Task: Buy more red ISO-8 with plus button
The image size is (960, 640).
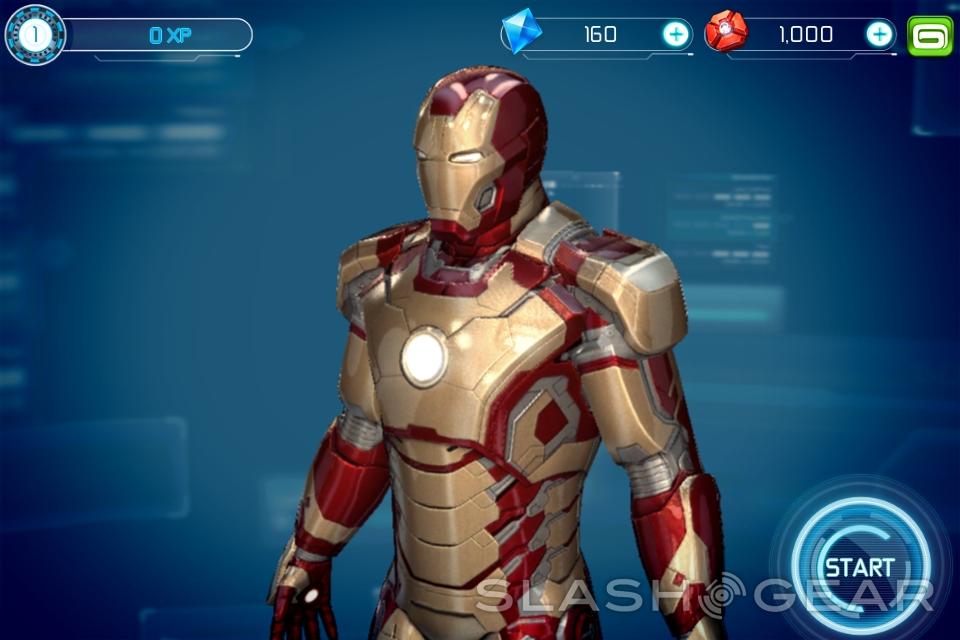Action: [x=879, y=35]
